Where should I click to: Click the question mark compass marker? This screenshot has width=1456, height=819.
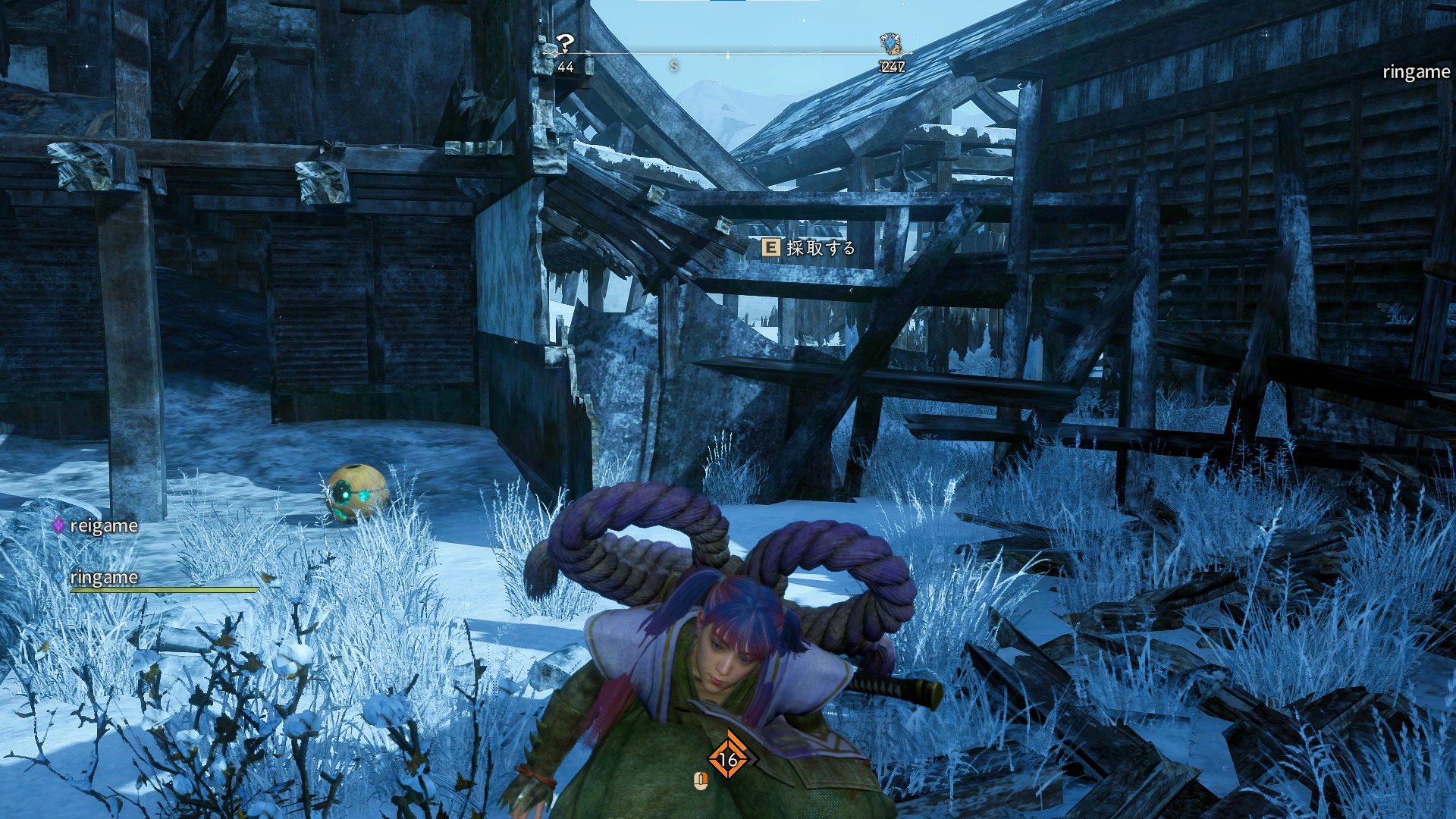565,43
